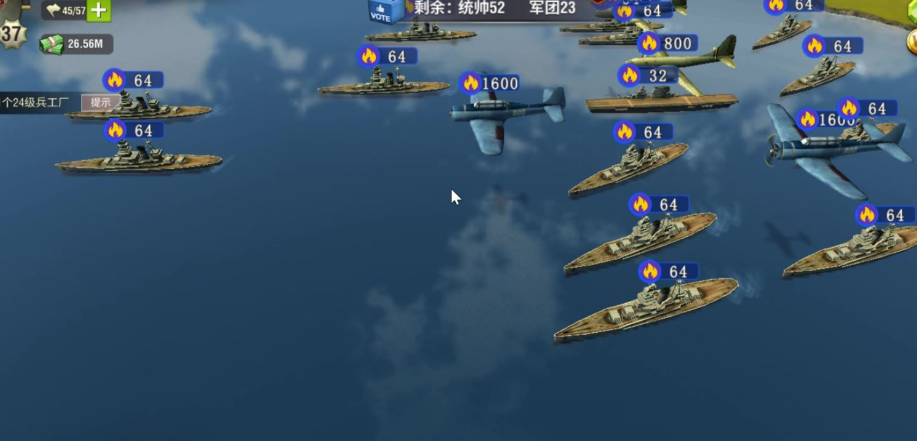The height and width of the screenshot is (441, 917).
Task: Open the blue VOTE thumbs-up icon
Action: click(384, 11)
